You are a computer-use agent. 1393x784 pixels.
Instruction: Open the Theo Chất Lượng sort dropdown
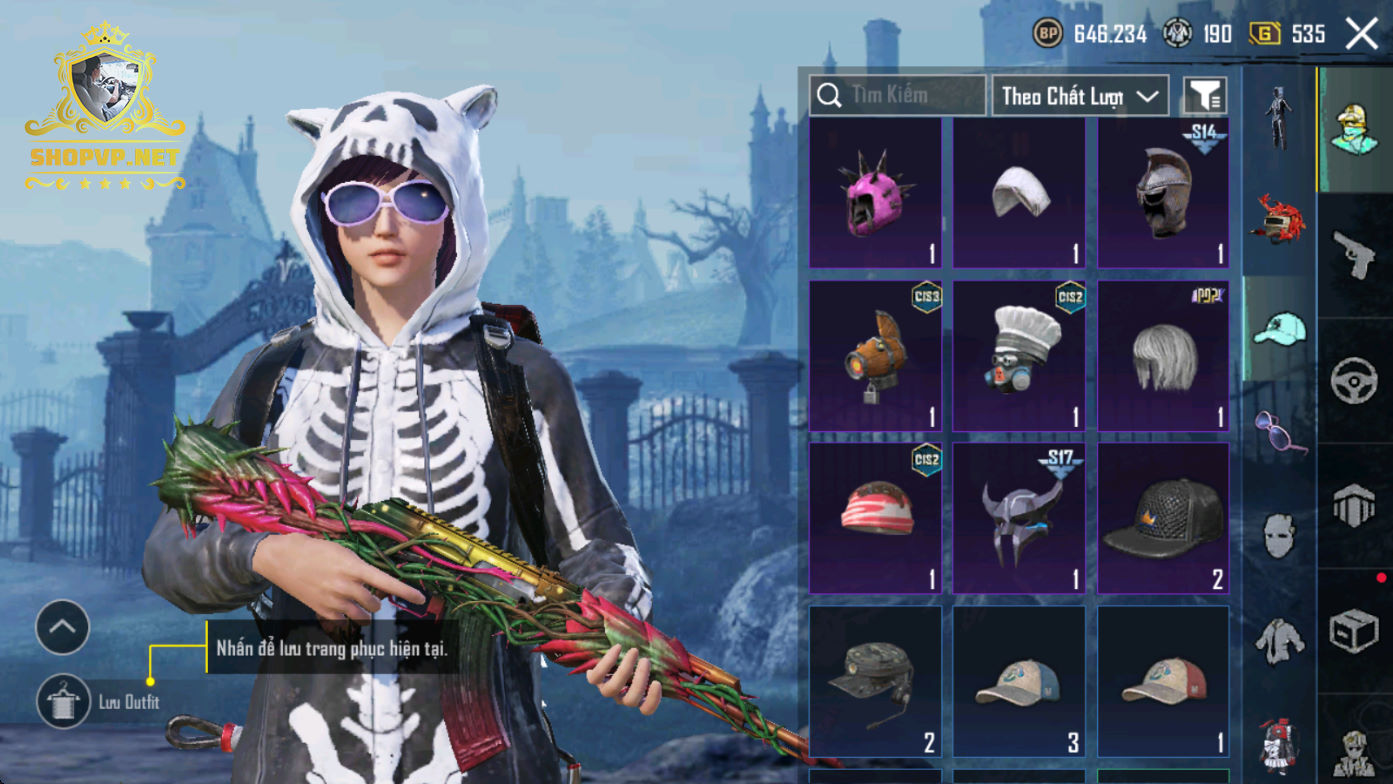tap(1080, 96)
